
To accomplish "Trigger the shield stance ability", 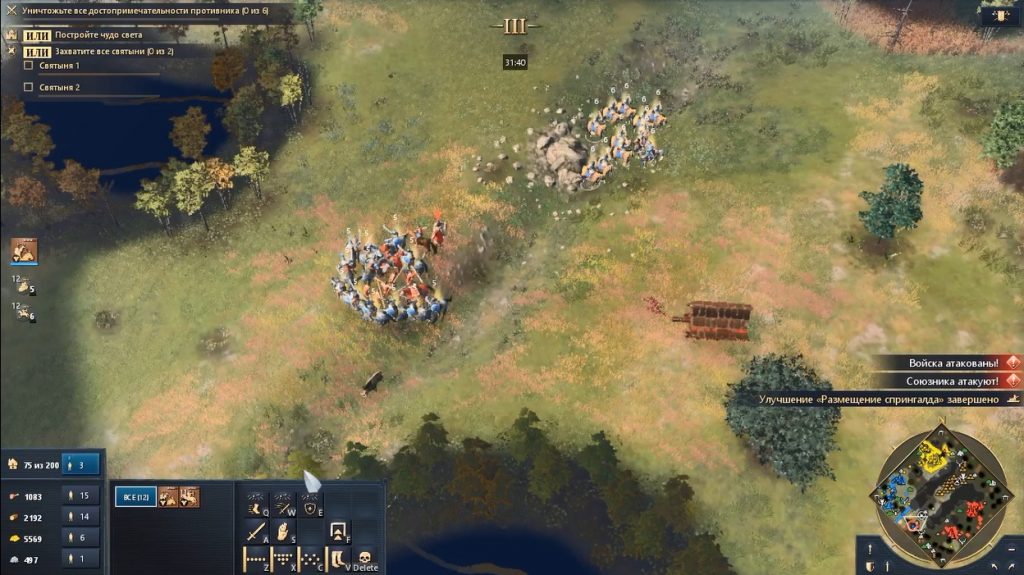I will 311,504.
